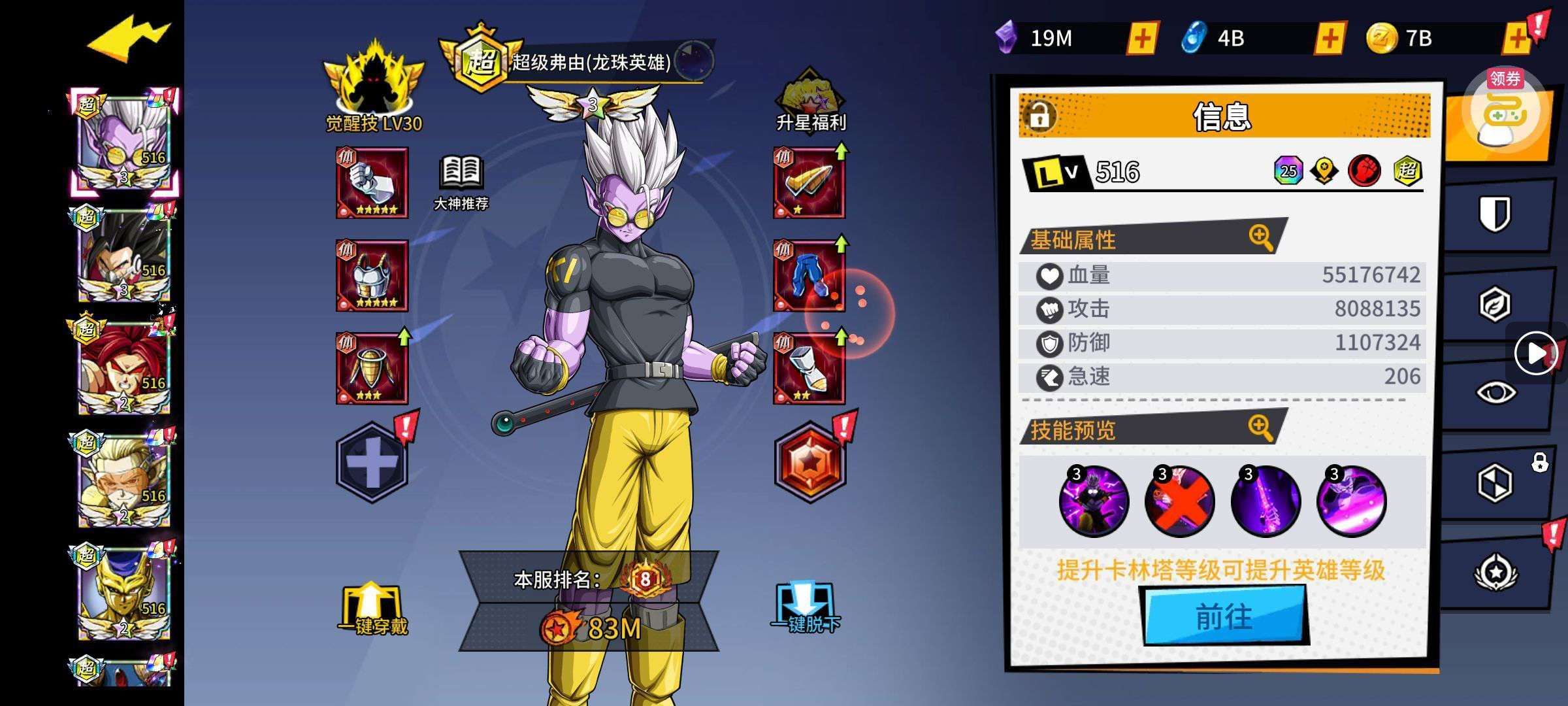Expand the 基础属性 stats magnifier
The height and width of the screenshot is (706, 1568).
(1260, 237)
